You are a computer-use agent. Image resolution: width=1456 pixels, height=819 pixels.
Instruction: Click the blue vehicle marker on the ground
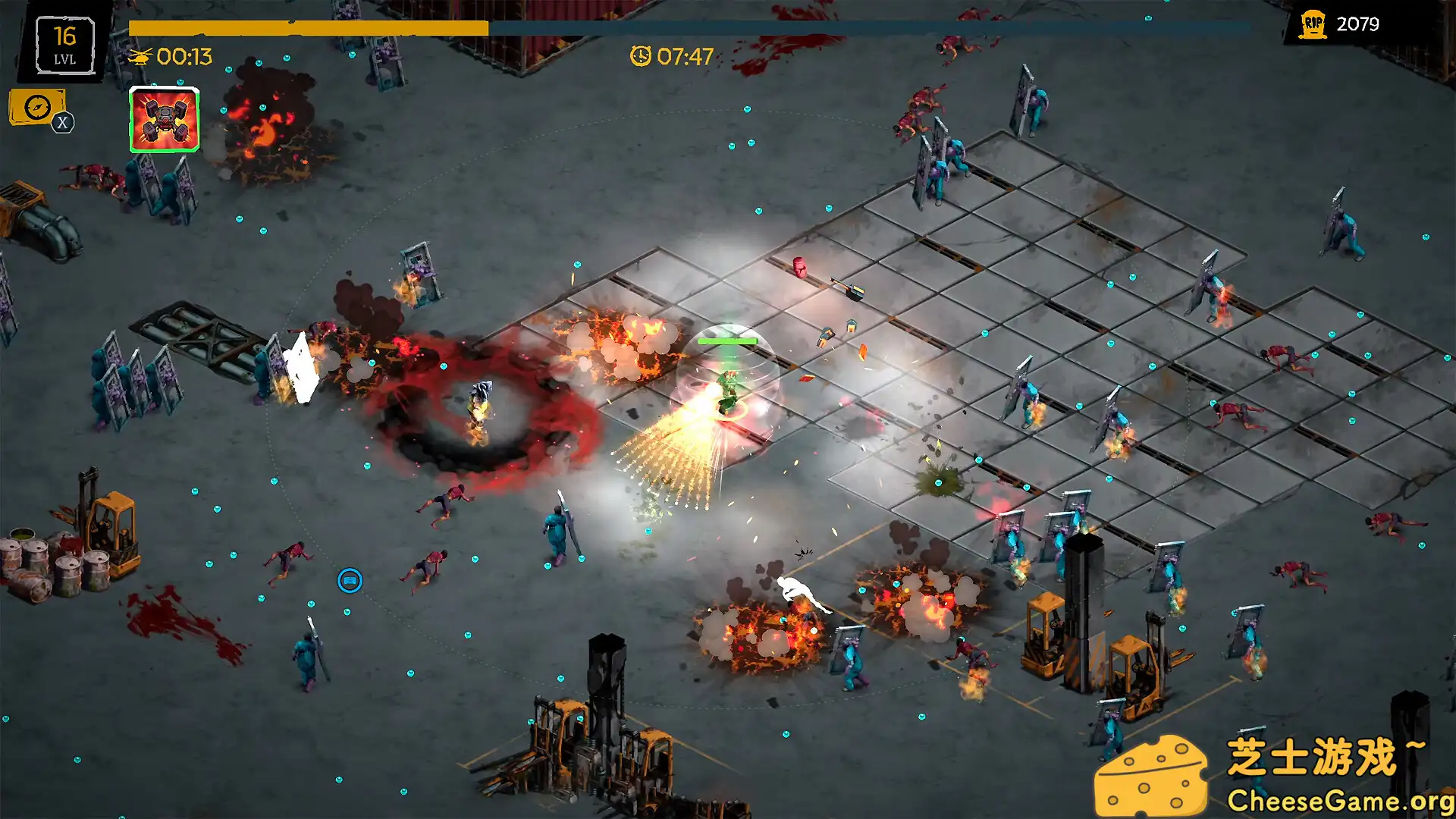tap(350, 579)
